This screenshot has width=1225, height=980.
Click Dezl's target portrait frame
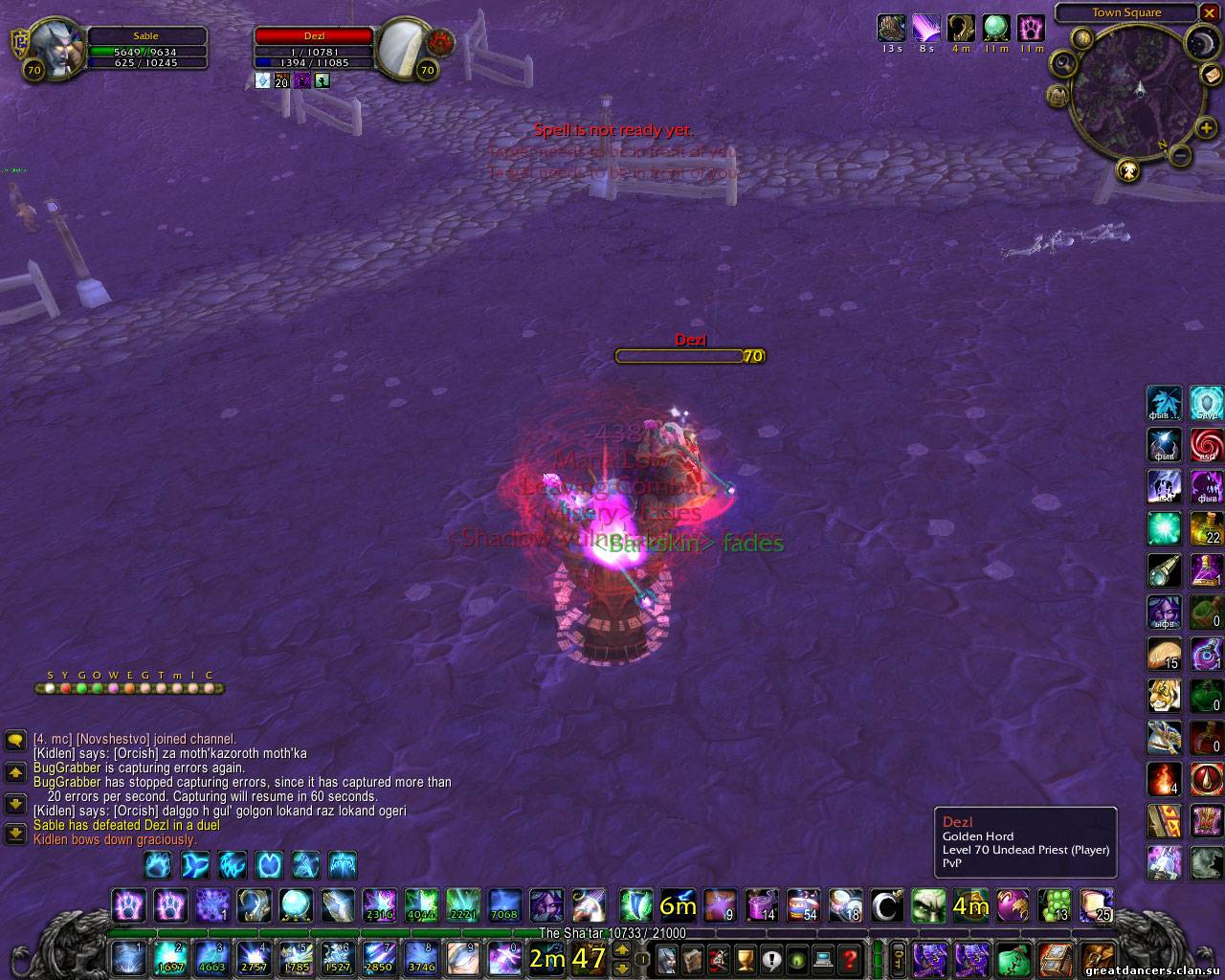coord(402,46)
